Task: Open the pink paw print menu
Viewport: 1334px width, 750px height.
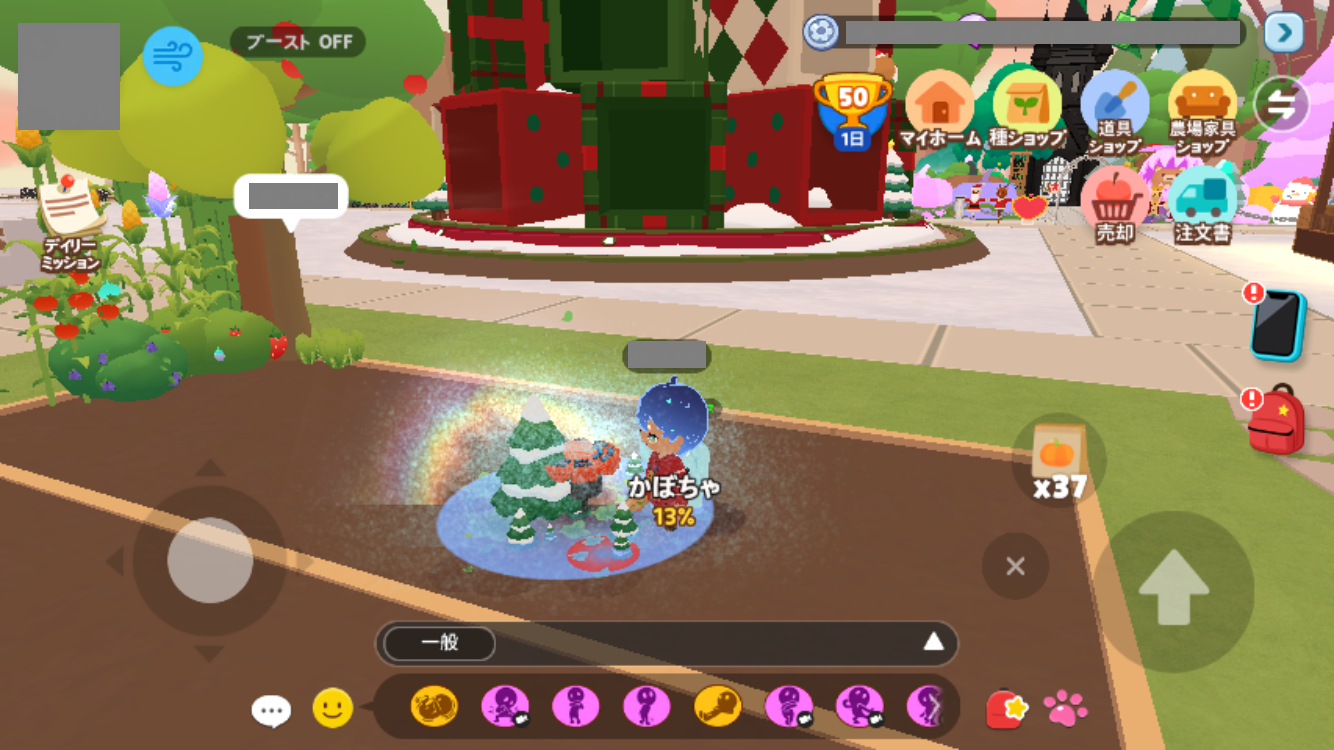Action: [x=1065, y=708]
